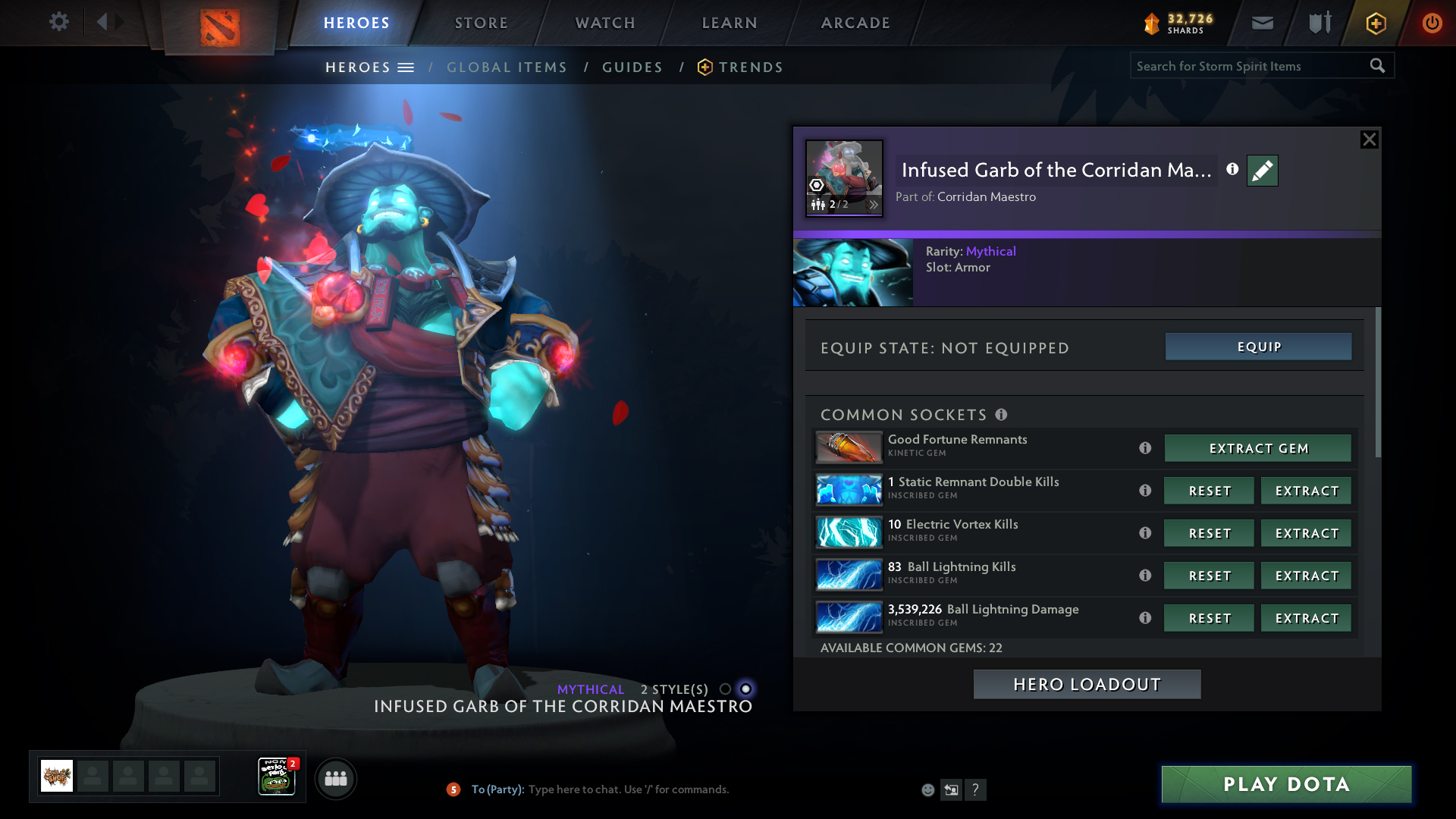The width and height of the screenshot is (1456, 819).
Task: Quit using the red power button
Action: 1432,23
